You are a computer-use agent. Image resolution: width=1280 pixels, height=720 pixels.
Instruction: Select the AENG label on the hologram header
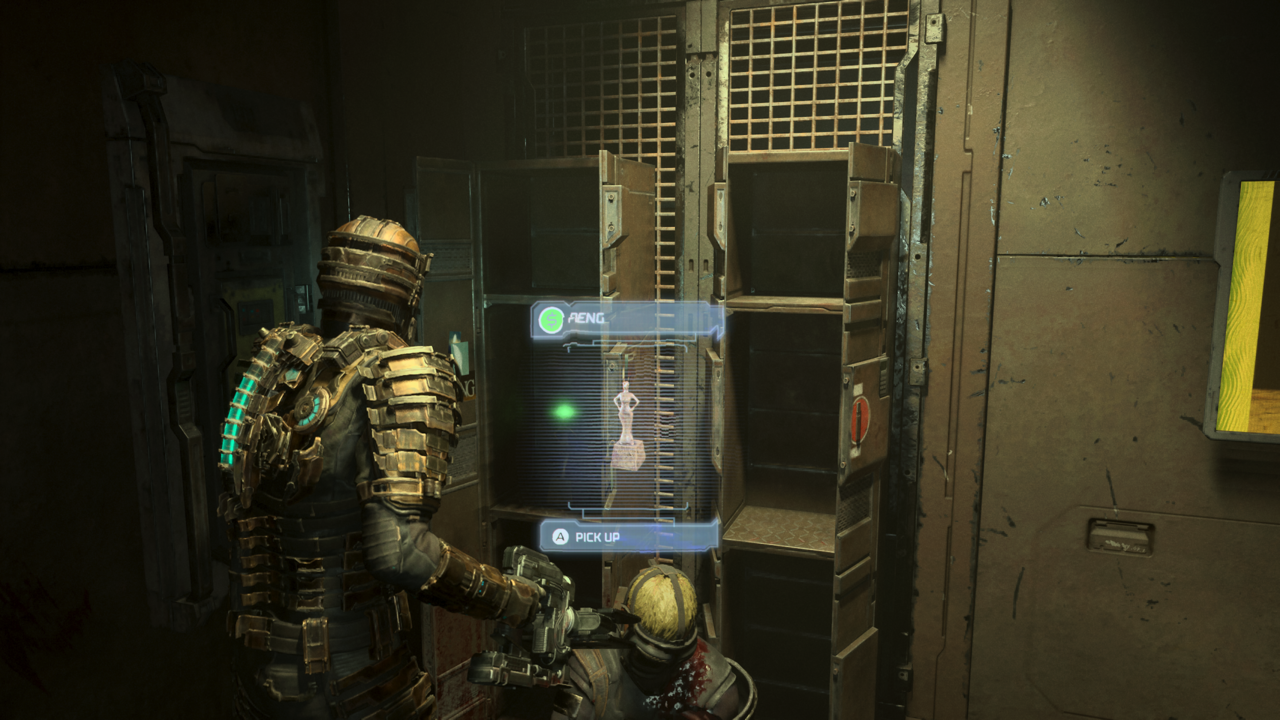pos(585,320)
